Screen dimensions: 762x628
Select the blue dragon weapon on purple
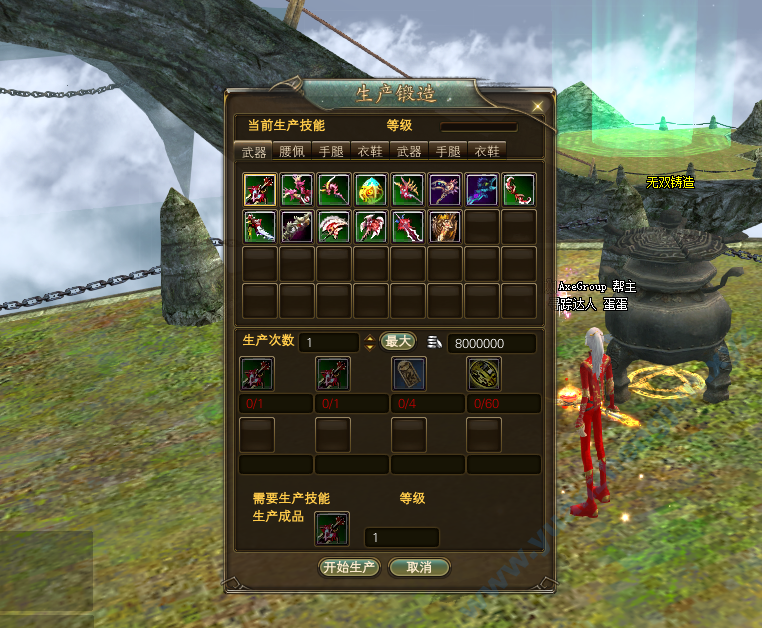(x=481, y=189)
